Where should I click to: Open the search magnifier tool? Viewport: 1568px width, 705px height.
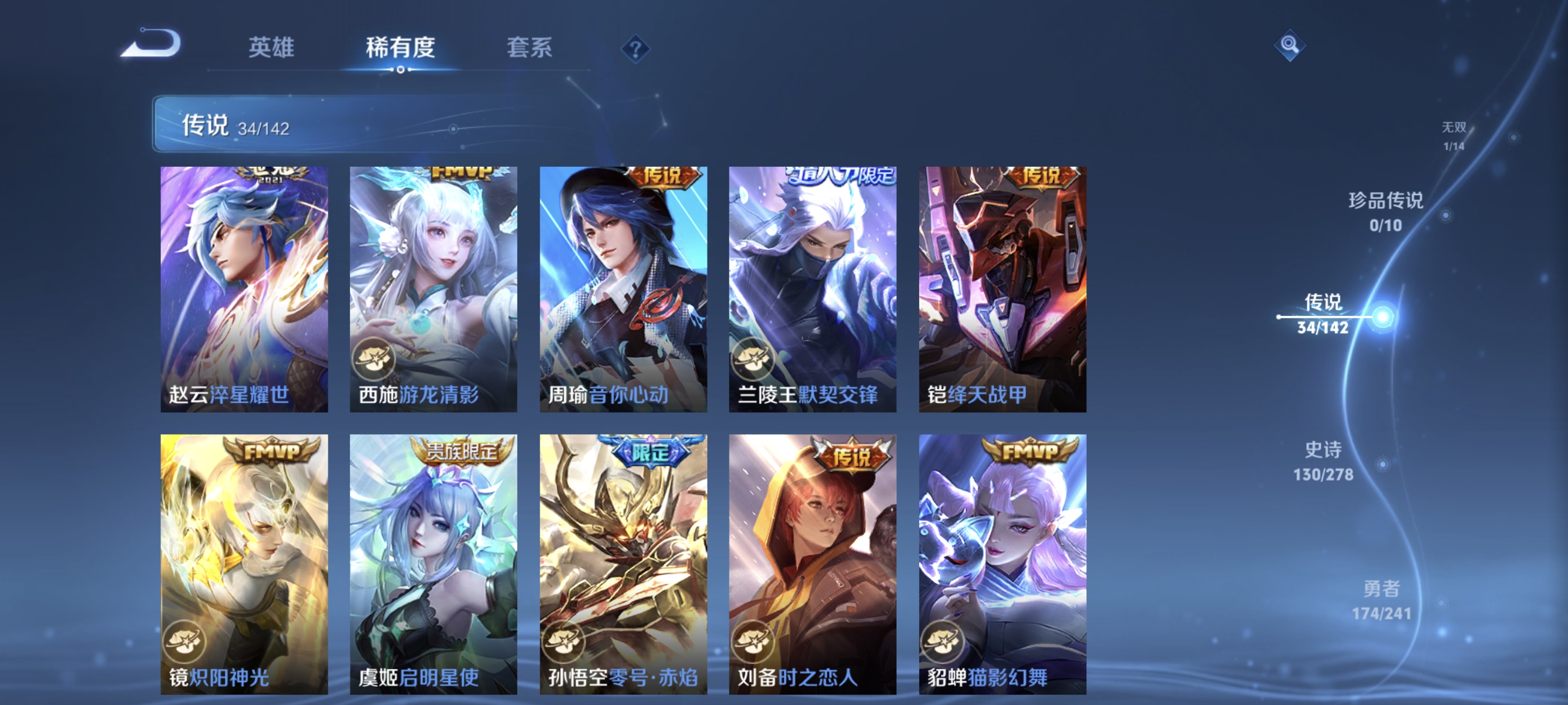(1290, 46)
